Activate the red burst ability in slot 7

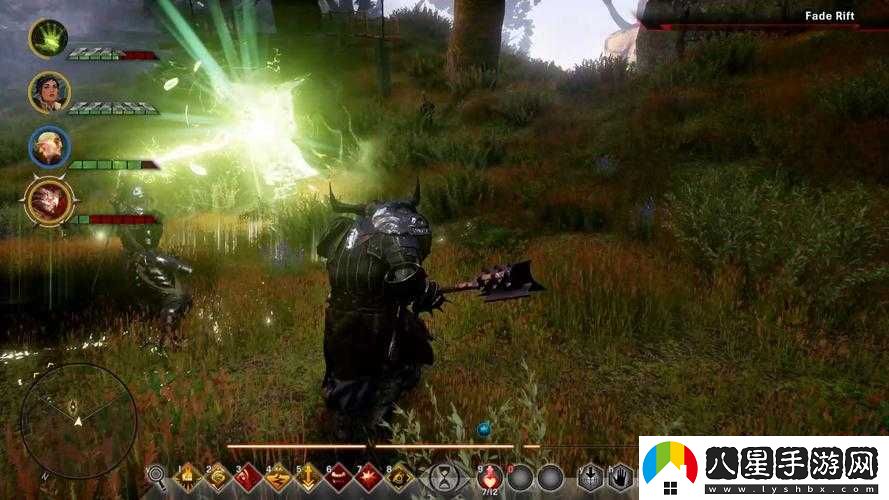click(369, 477)
